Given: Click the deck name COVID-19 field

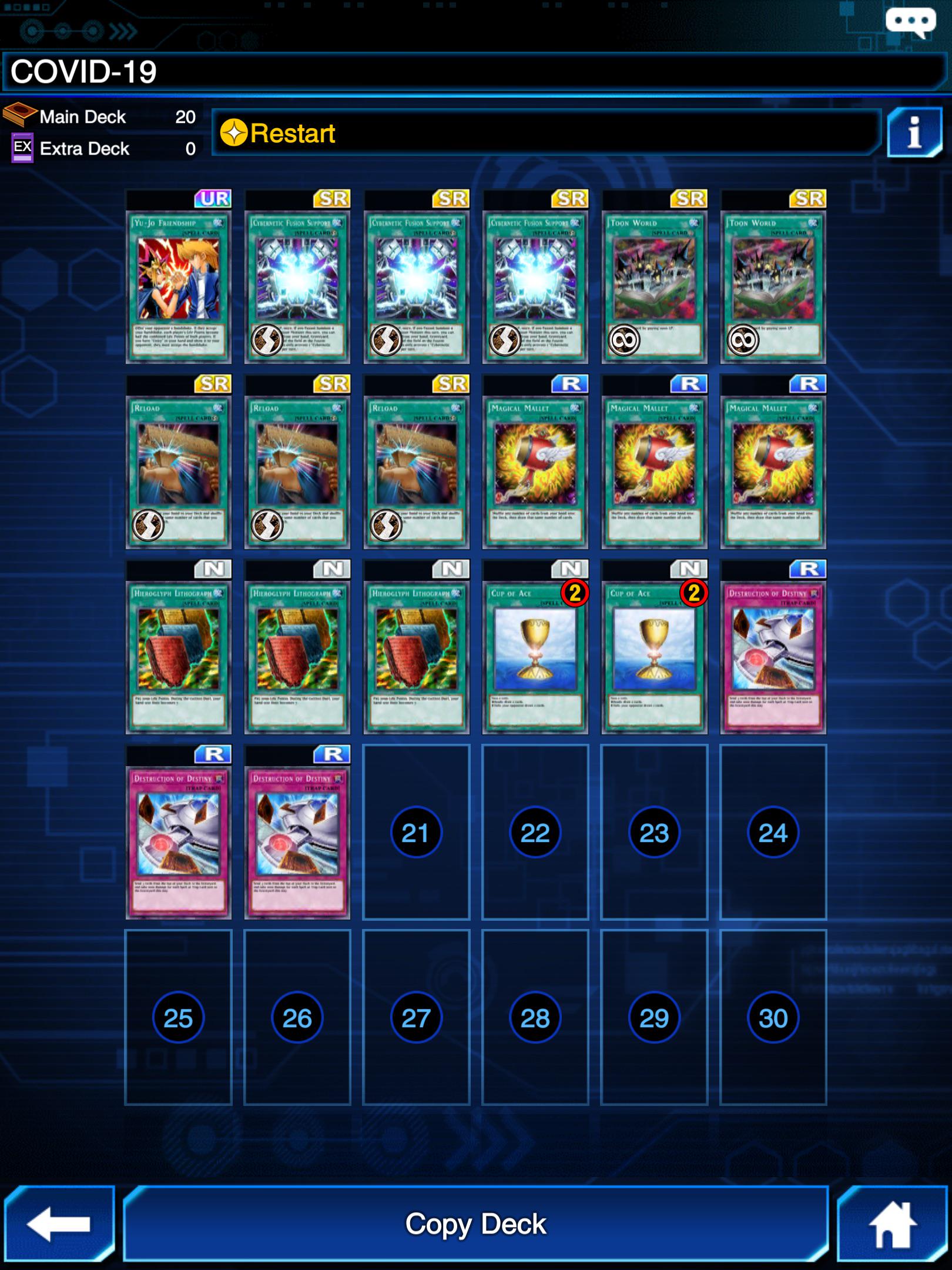Looking at the screenshot, I should 235,72.
